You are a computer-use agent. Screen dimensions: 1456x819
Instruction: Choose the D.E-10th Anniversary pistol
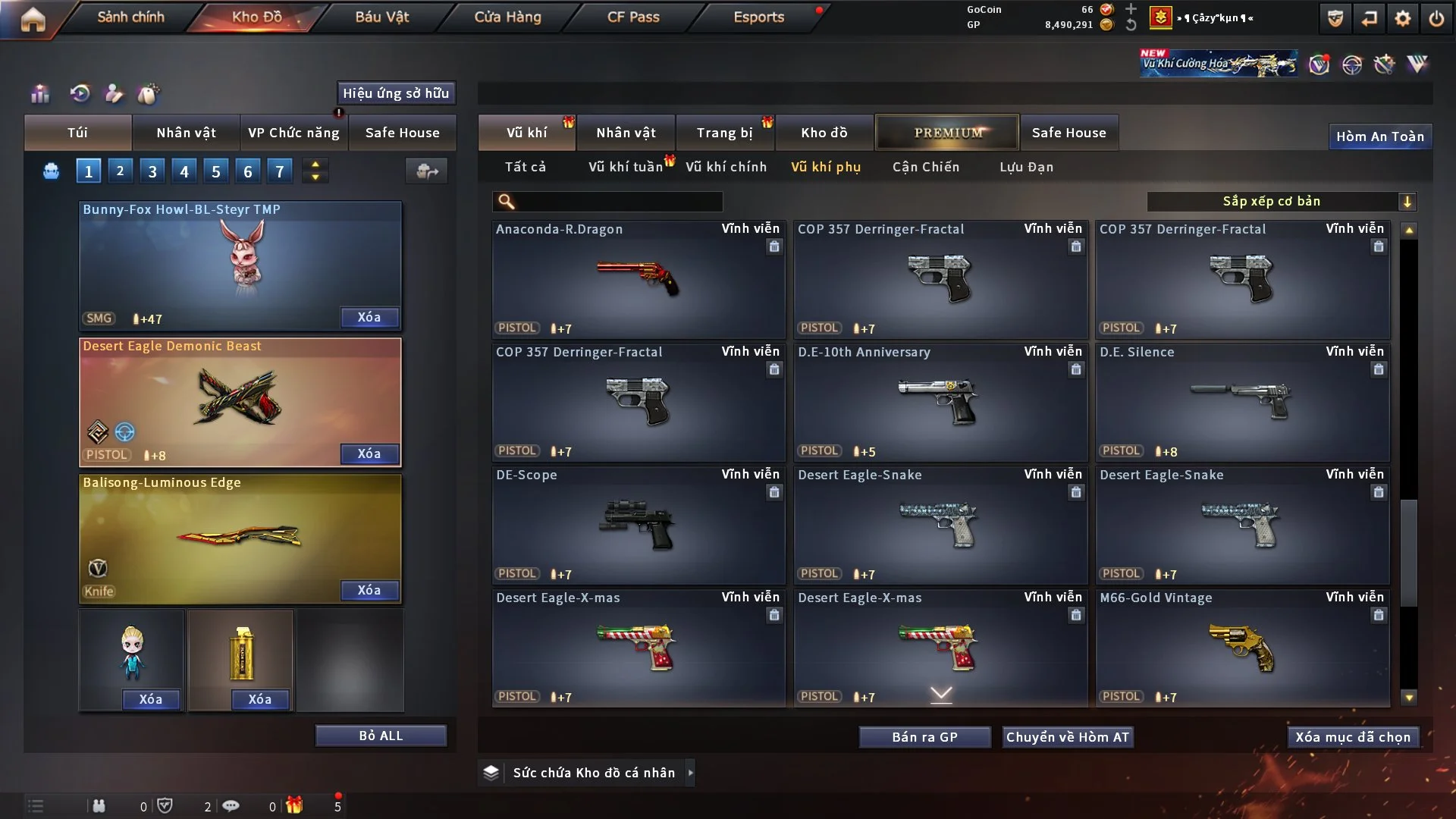point(940,402)
